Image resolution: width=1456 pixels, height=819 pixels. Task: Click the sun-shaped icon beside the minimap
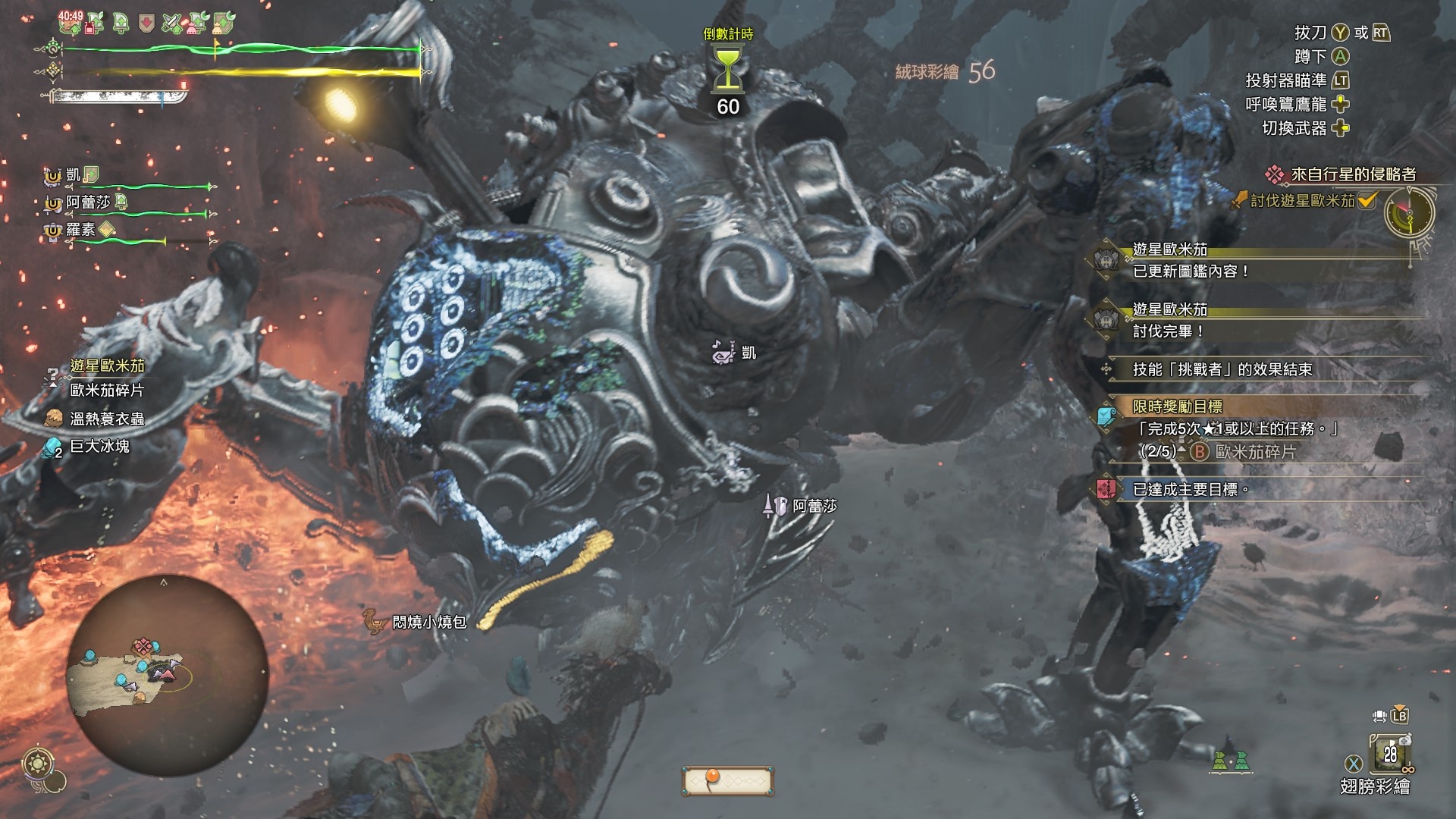point(35,763)
